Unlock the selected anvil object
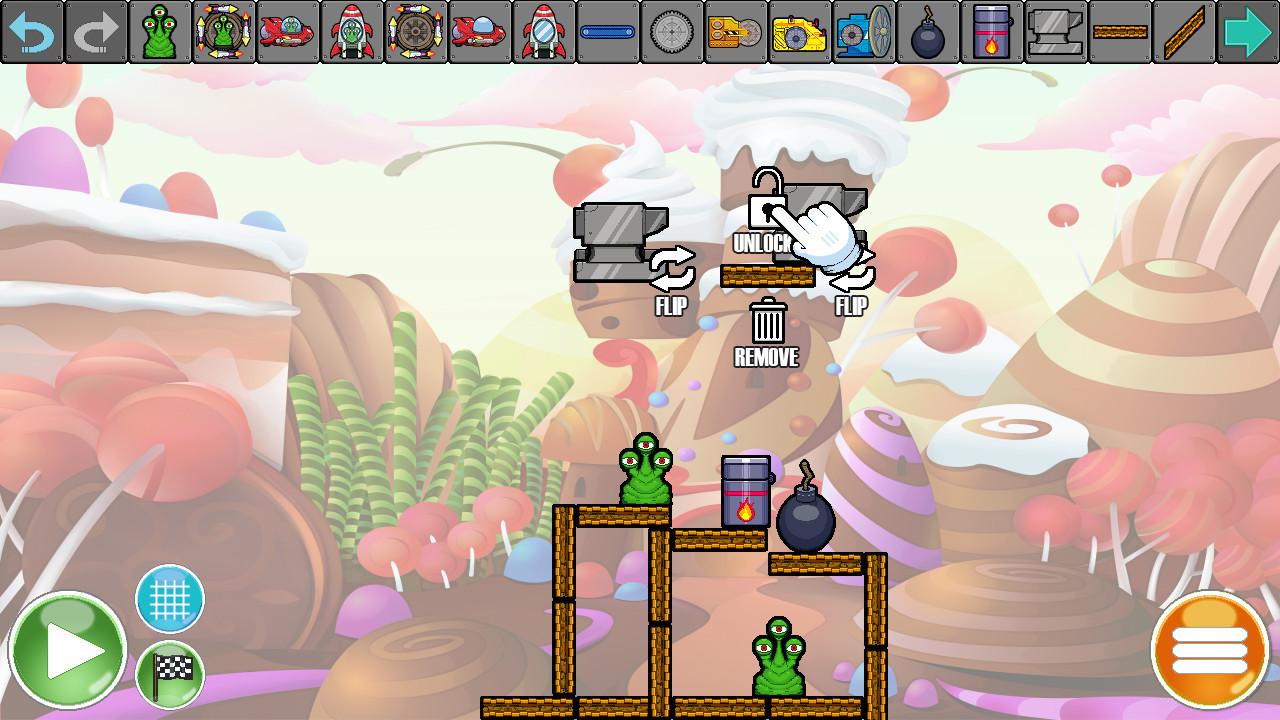1280x720 pixels. click(x=766, y=211)
